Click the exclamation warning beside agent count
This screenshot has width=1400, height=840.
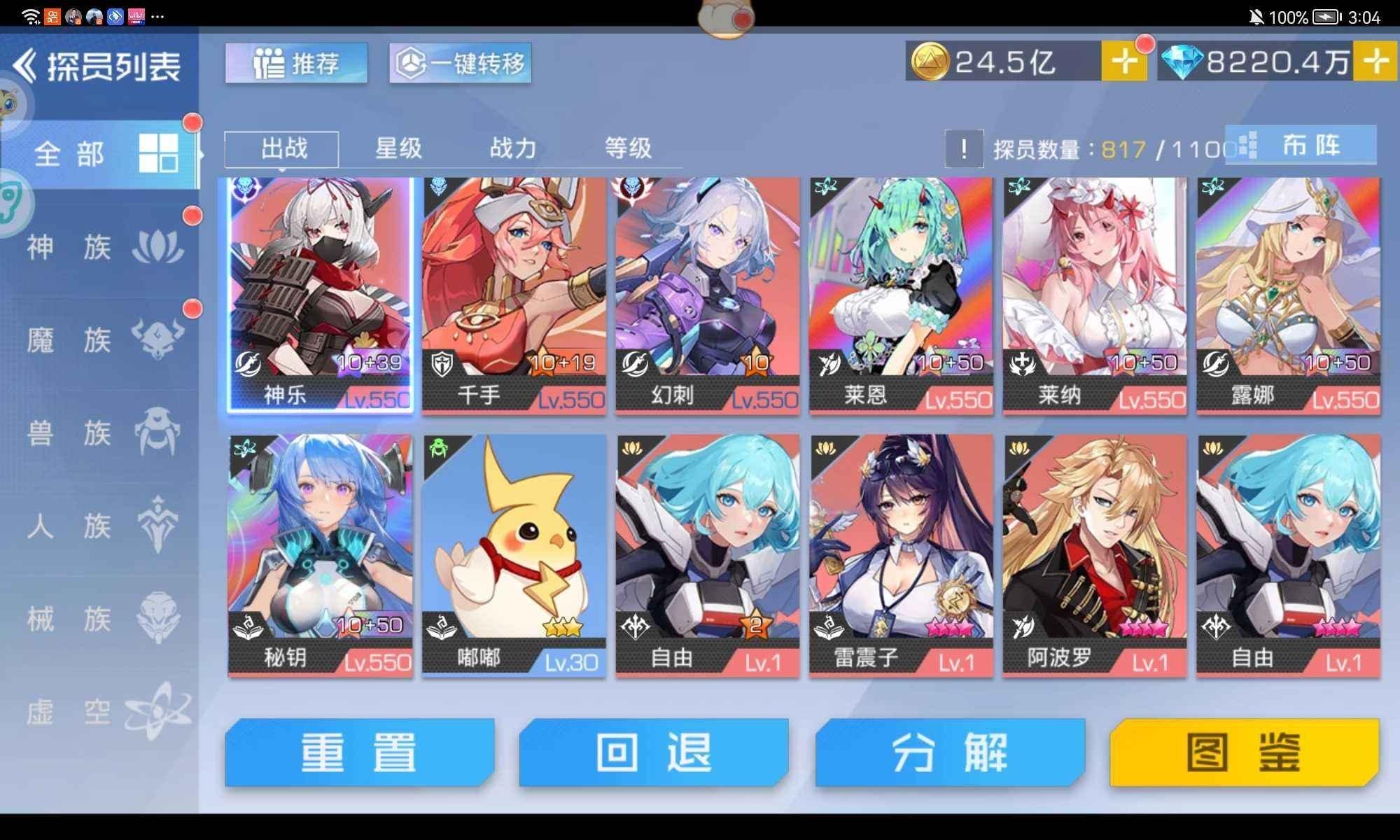[x=966, y=149]
